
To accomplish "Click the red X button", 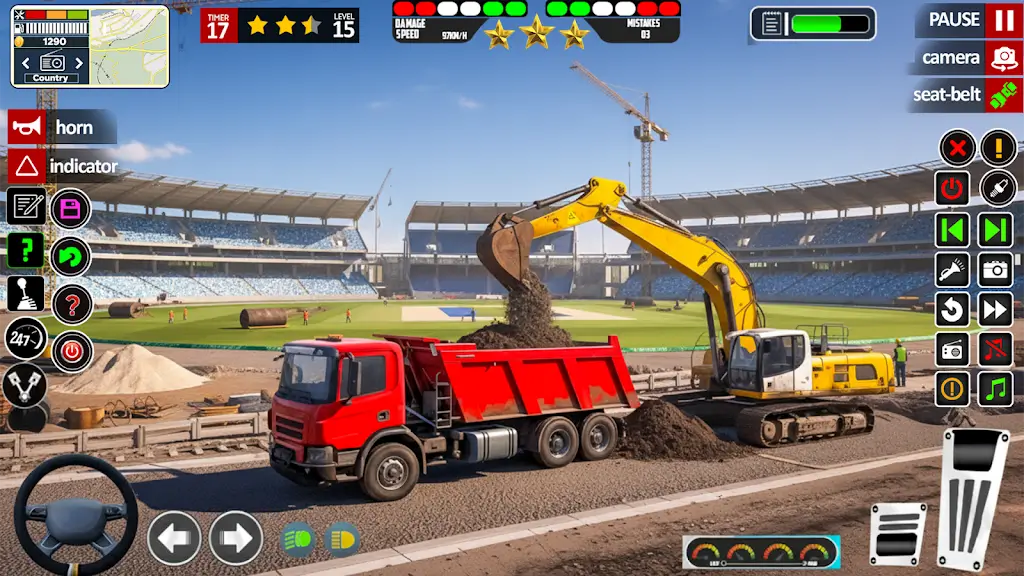I will [x=957, y=148].
